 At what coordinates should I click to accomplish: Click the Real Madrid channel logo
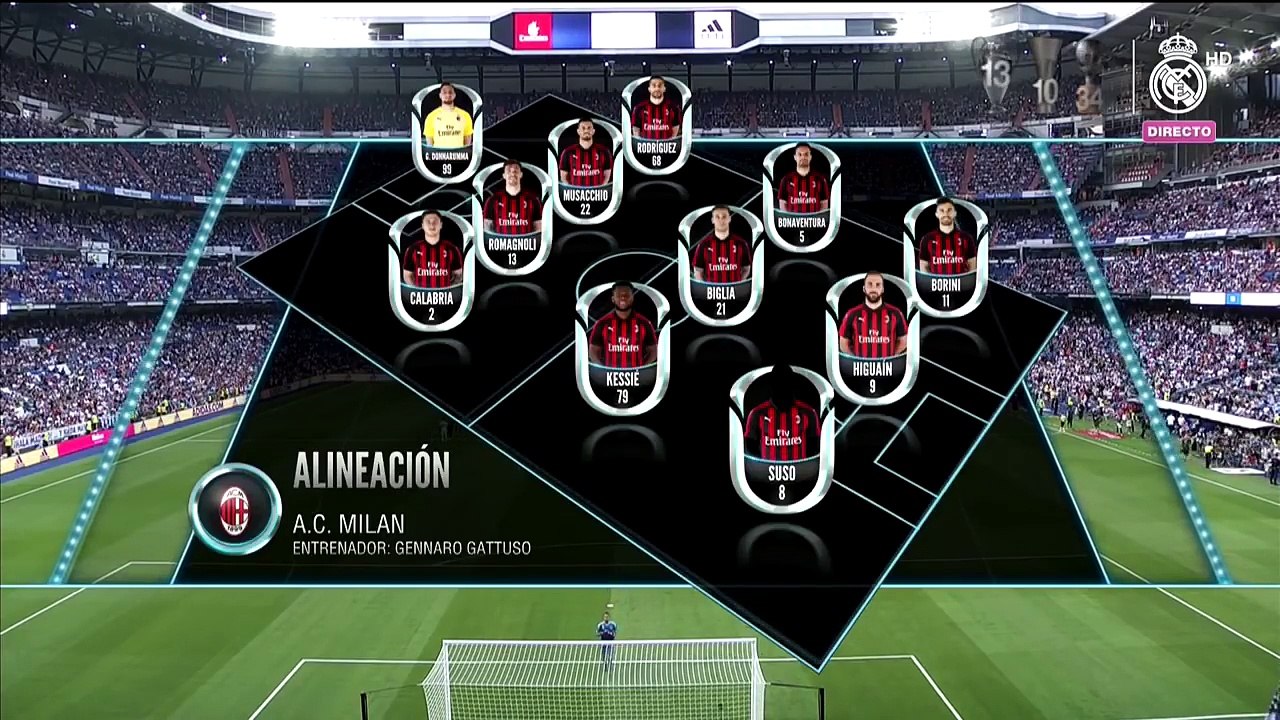1178,76
